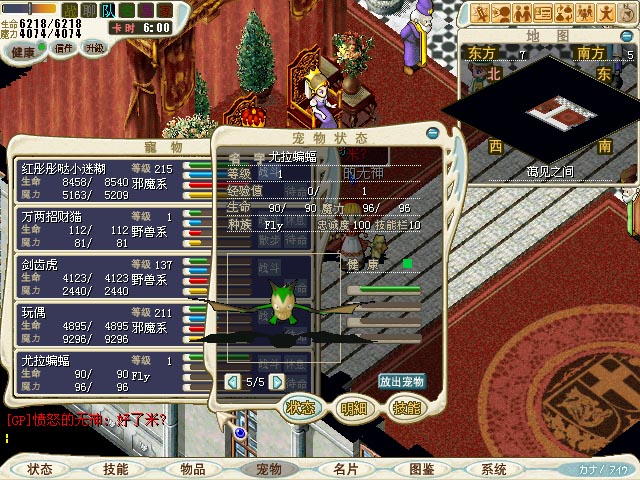Open the 图鉴 encyclopedia menu
640x480 pixels.
pyautogui.click(x=421, y=468)
